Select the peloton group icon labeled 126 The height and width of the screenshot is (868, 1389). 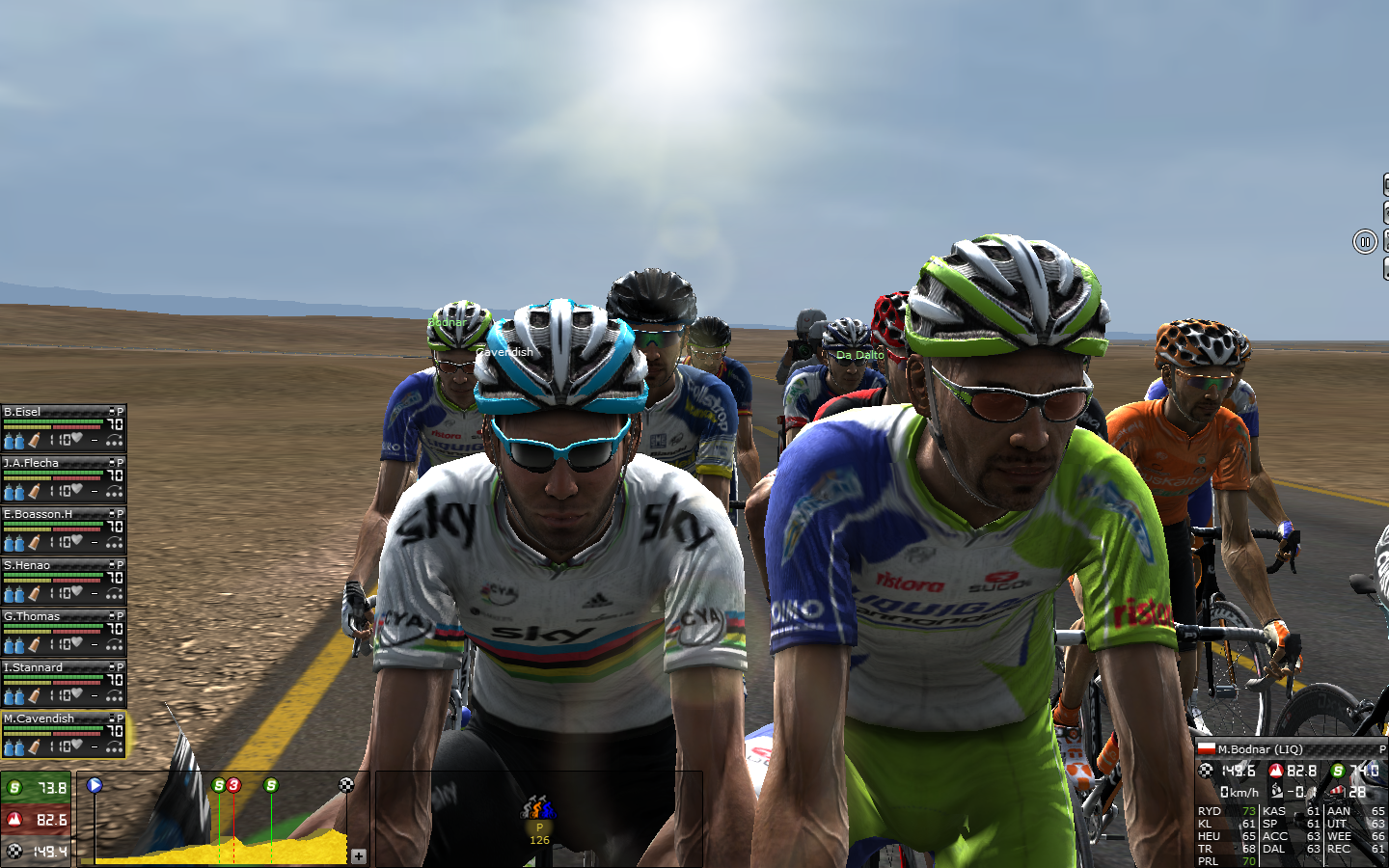click(539, 808)
